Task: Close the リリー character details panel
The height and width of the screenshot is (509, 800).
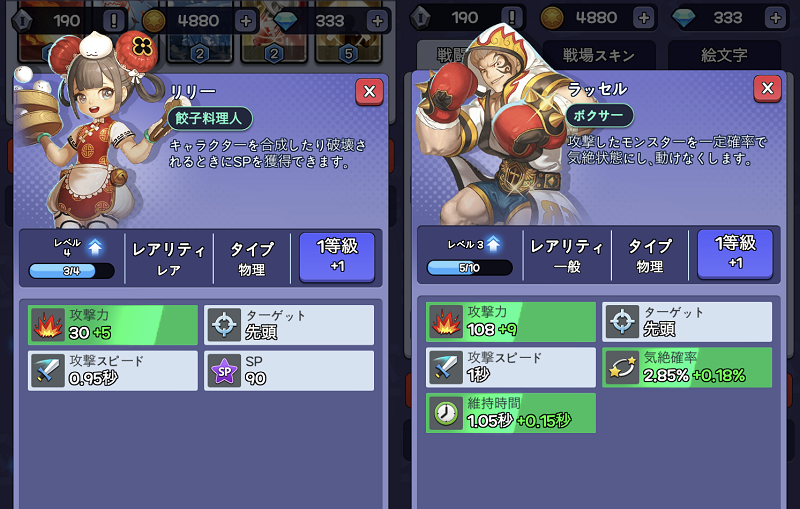Action: pyautogui.click(x=369, y=92)
